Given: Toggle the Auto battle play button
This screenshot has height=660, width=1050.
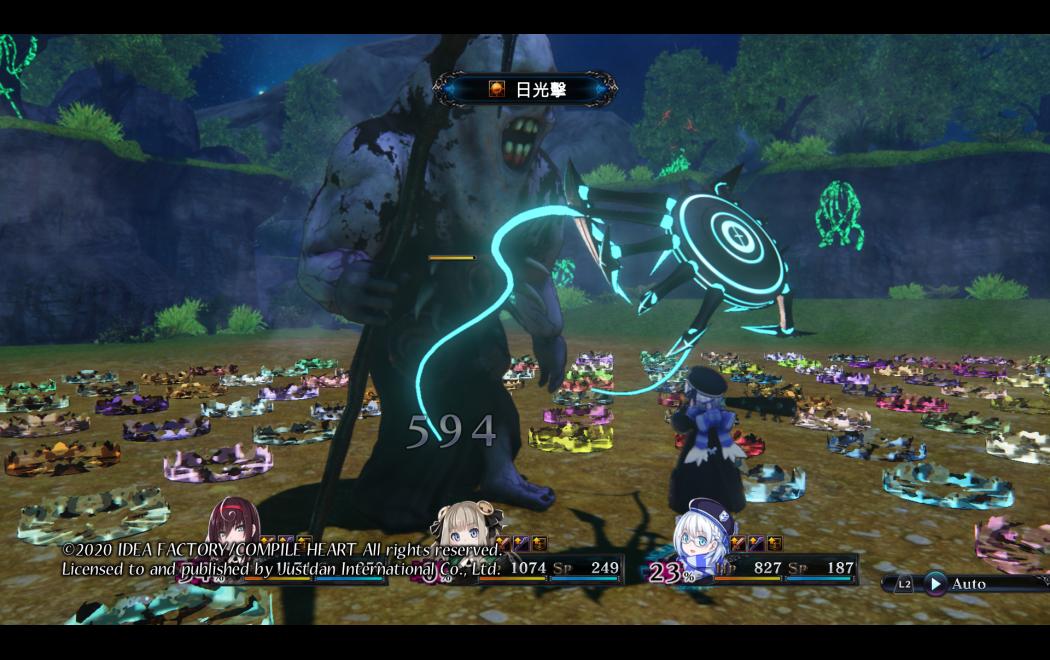Looking at the screenshot, I should pos(936,583).
